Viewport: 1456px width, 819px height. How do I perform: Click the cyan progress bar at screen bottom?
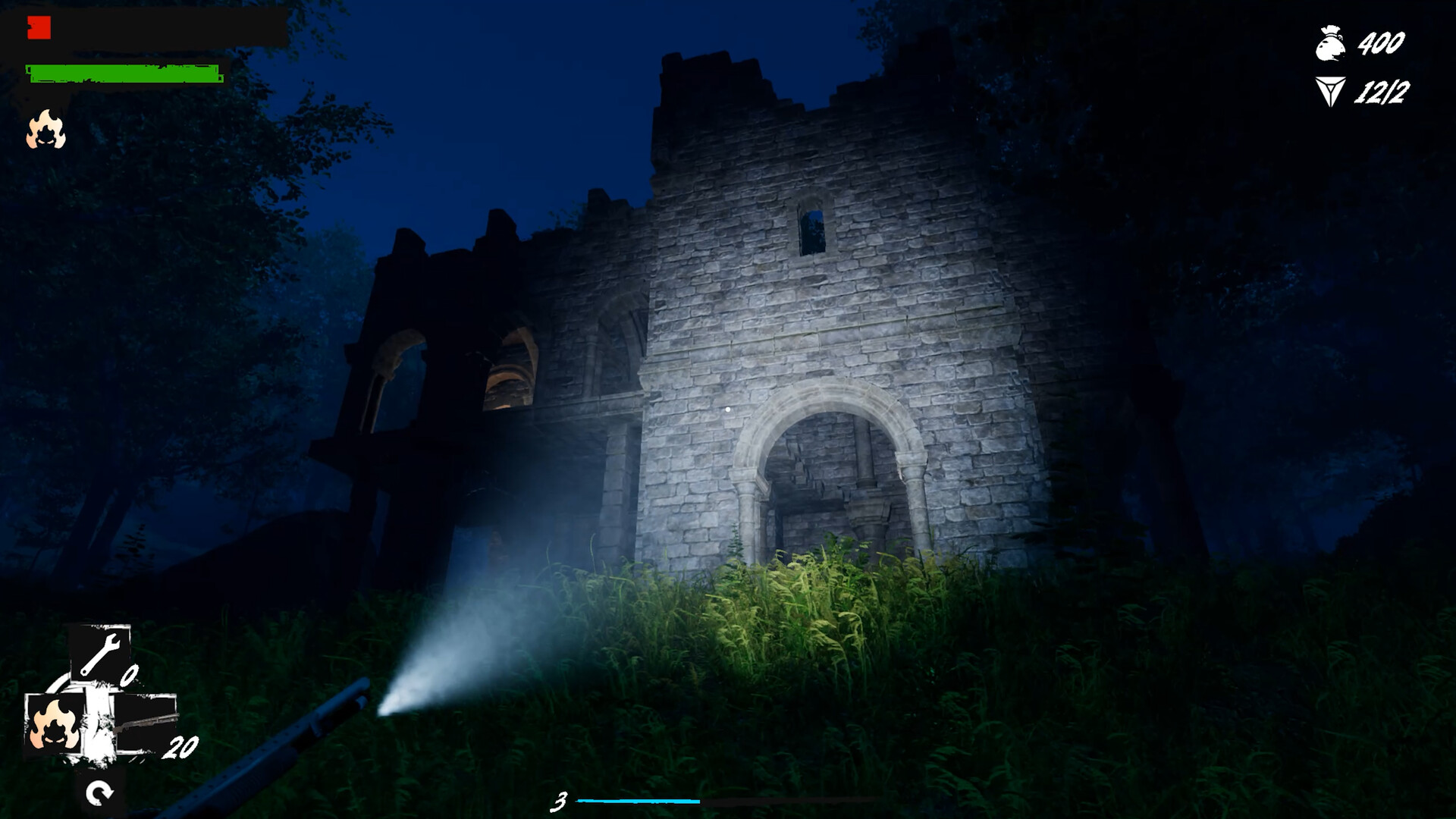(637, 799)
